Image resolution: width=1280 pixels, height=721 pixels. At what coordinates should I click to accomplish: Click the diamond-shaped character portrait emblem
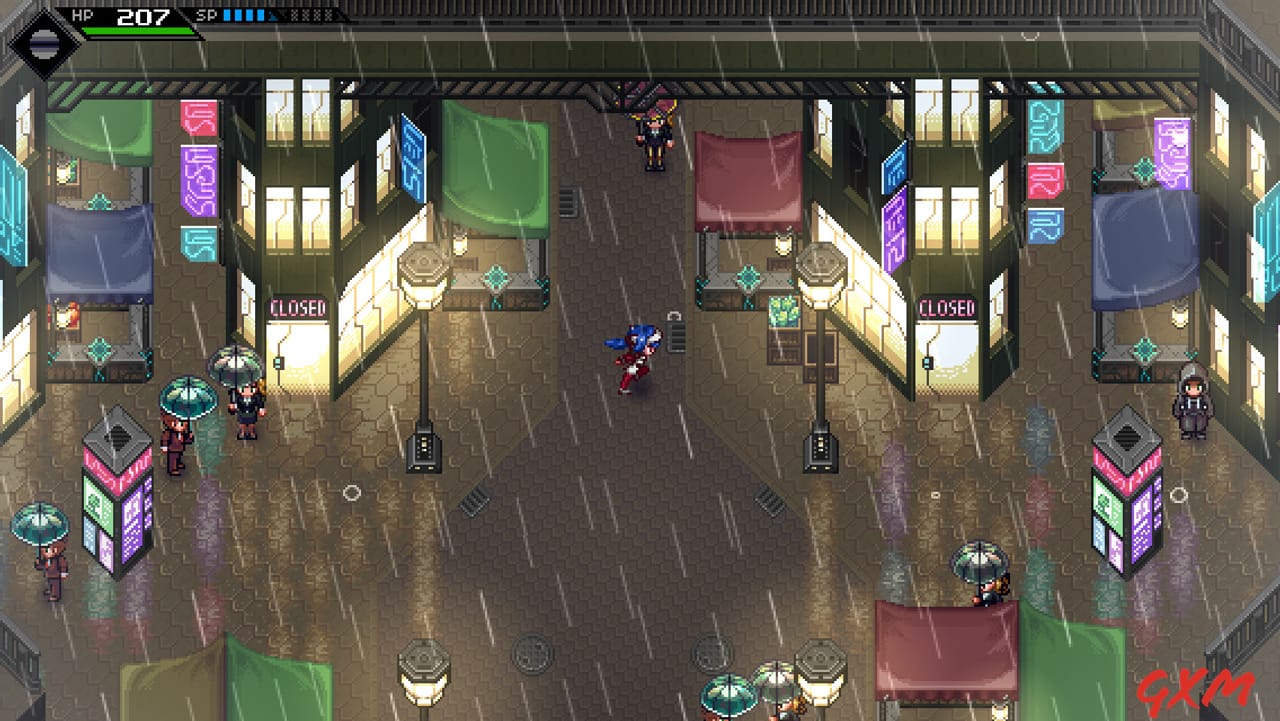click(43, 40)
